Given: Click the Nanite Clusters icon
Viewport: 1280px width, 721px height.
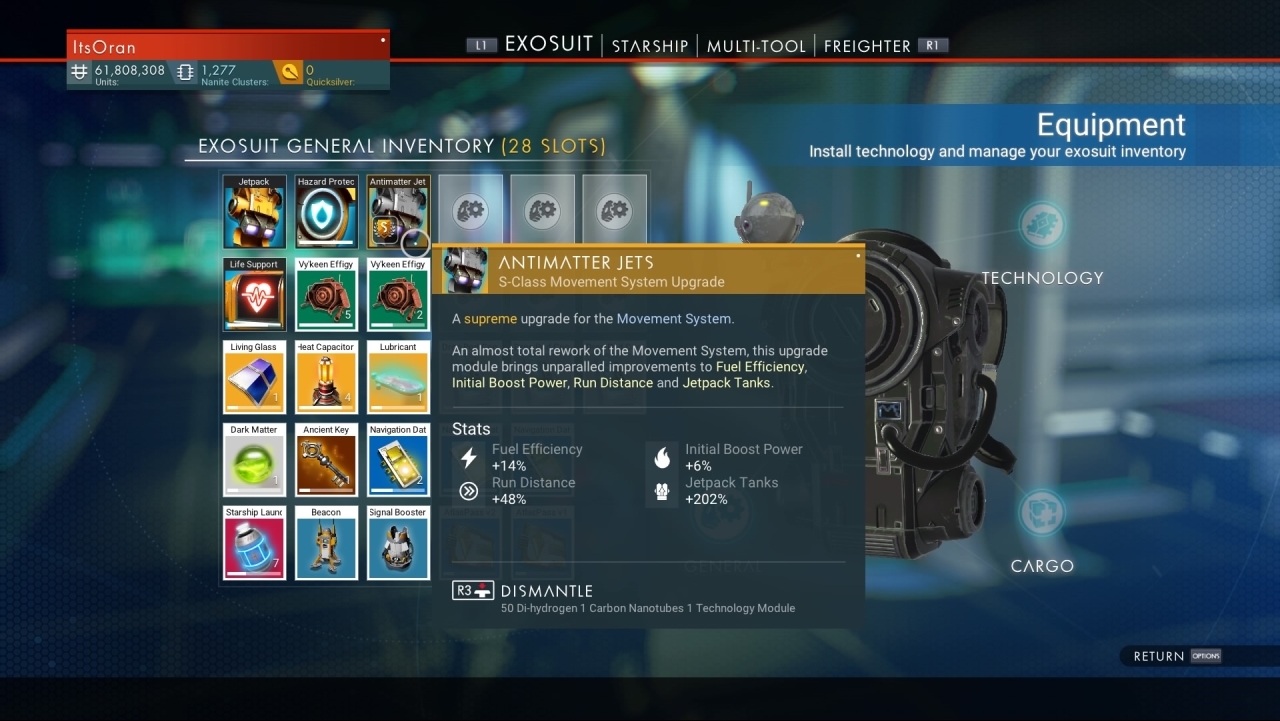Looking at the screenshot, I should point(185,72).
